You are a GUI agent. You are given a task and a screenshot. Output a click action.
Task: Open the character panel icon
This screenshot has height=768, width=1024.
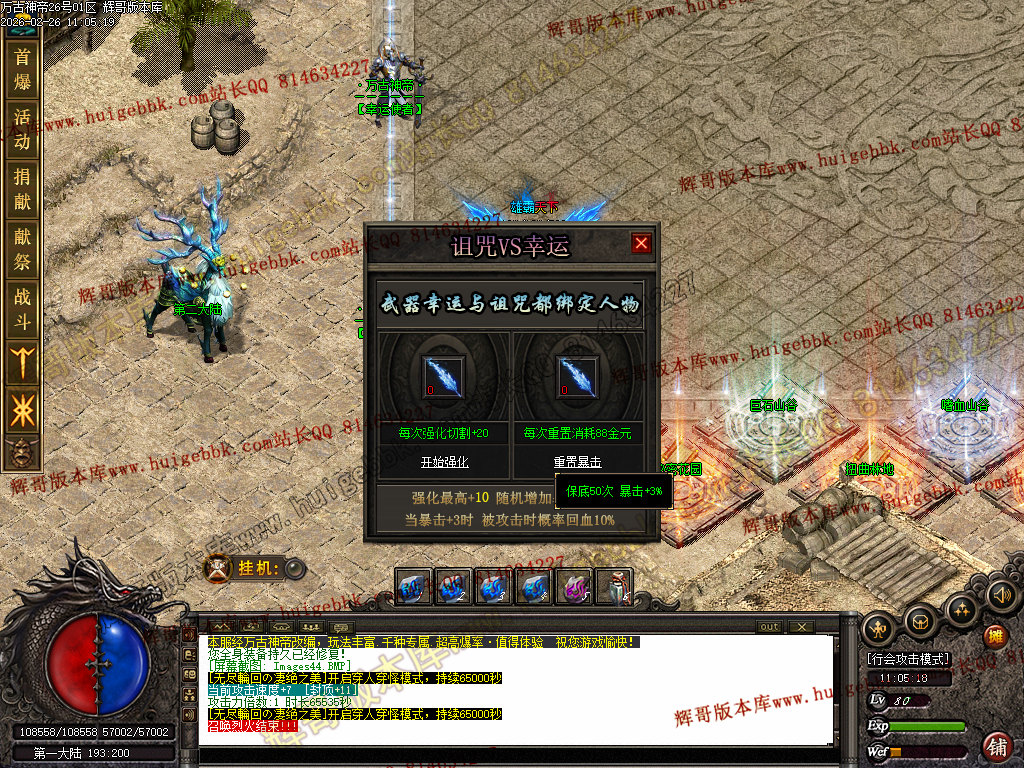click(x=879, y=627)
